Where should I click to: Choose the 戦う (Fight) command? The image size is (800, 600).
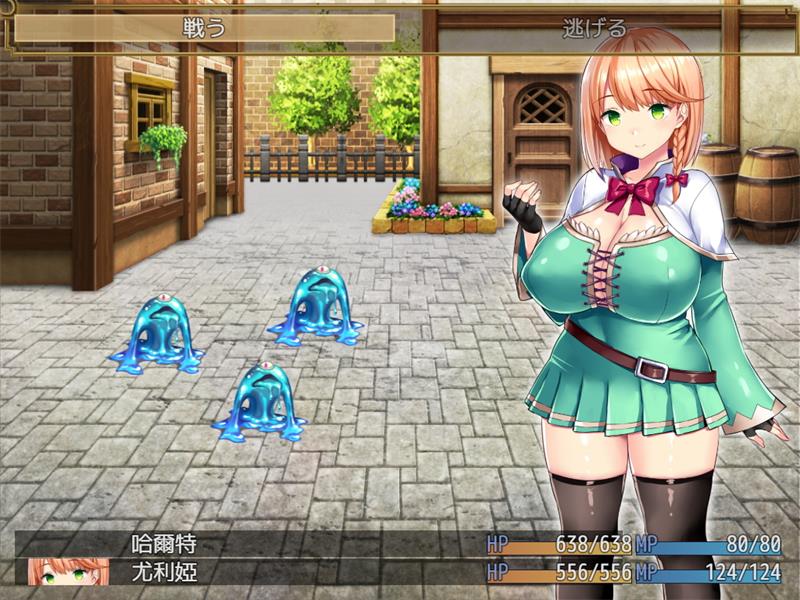pyautogui.click(x=204, y=28)
